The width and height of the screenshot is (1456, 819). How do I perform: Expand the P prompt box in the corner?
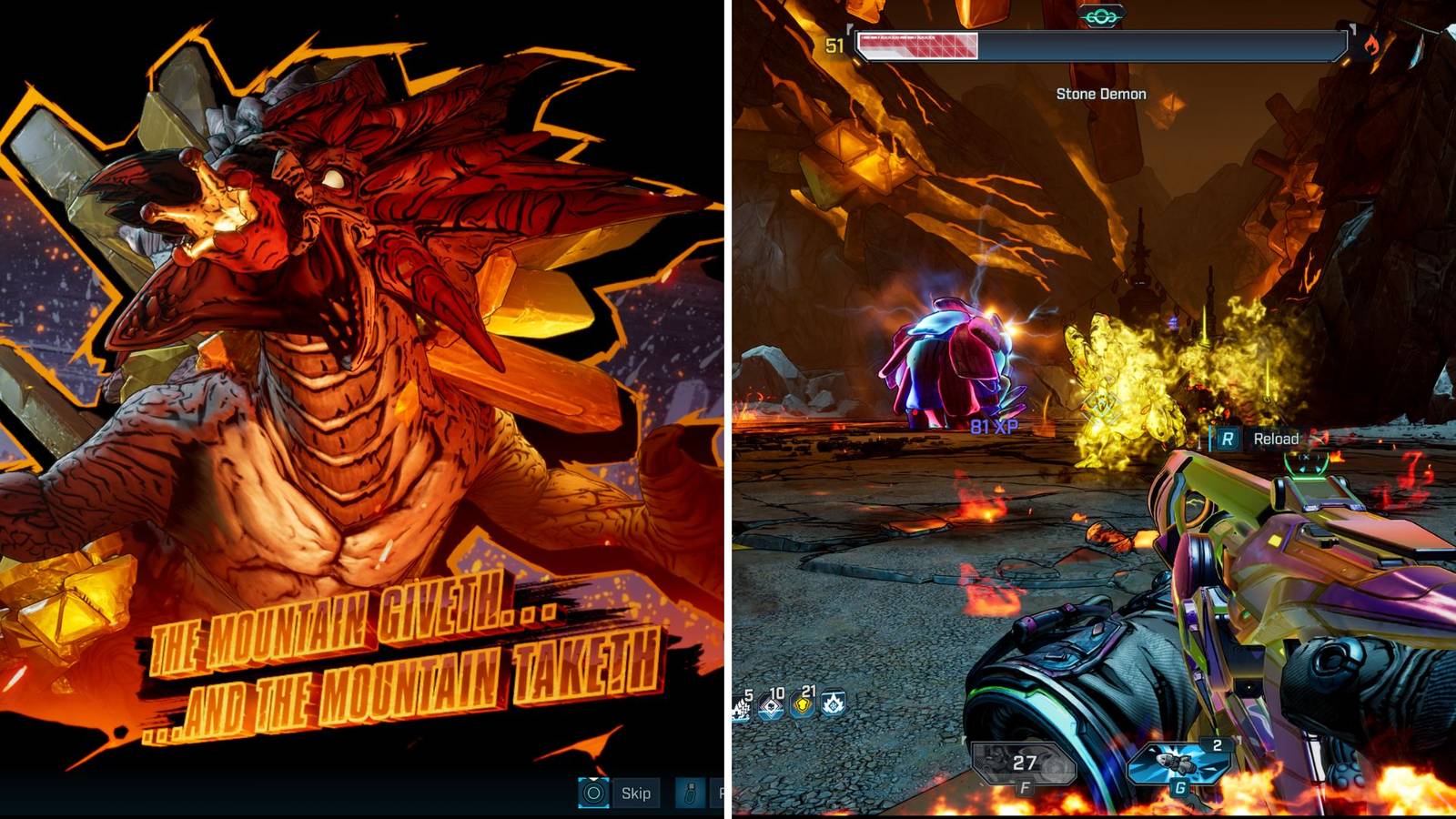pos(718,793)
